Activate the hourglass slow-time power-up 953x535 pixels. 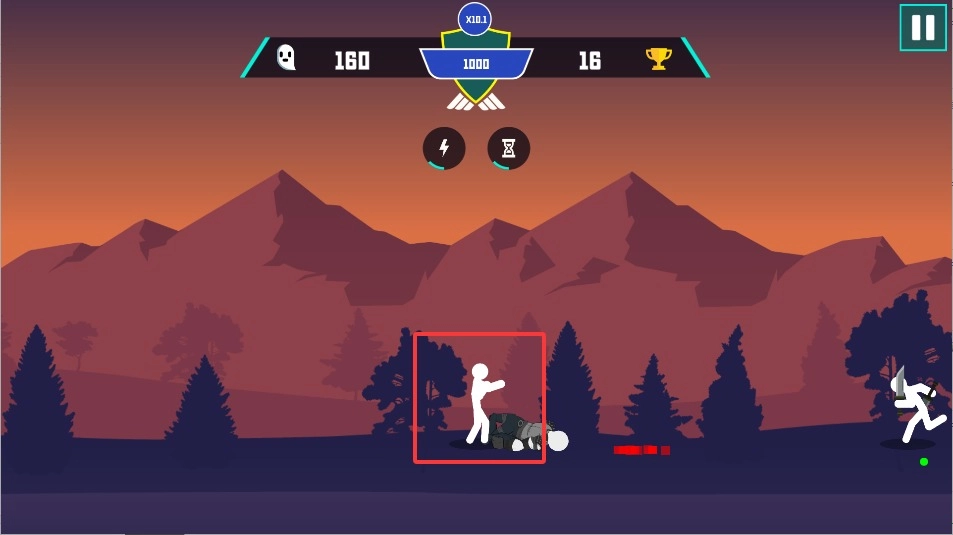pyautogui.click(x=508, y=148)
